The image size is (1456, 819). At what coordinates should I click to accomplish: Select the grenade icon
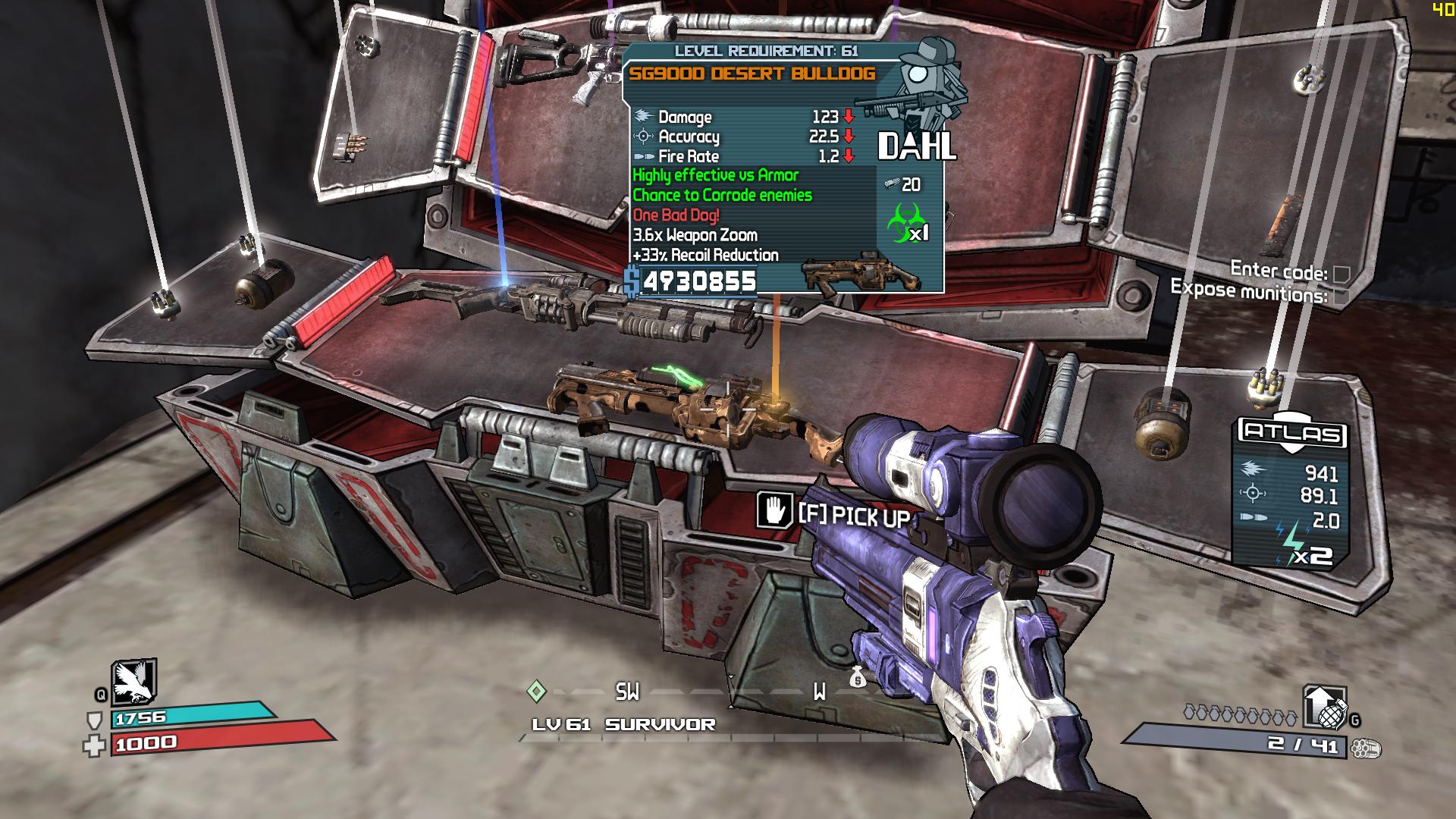point(1326,708)
